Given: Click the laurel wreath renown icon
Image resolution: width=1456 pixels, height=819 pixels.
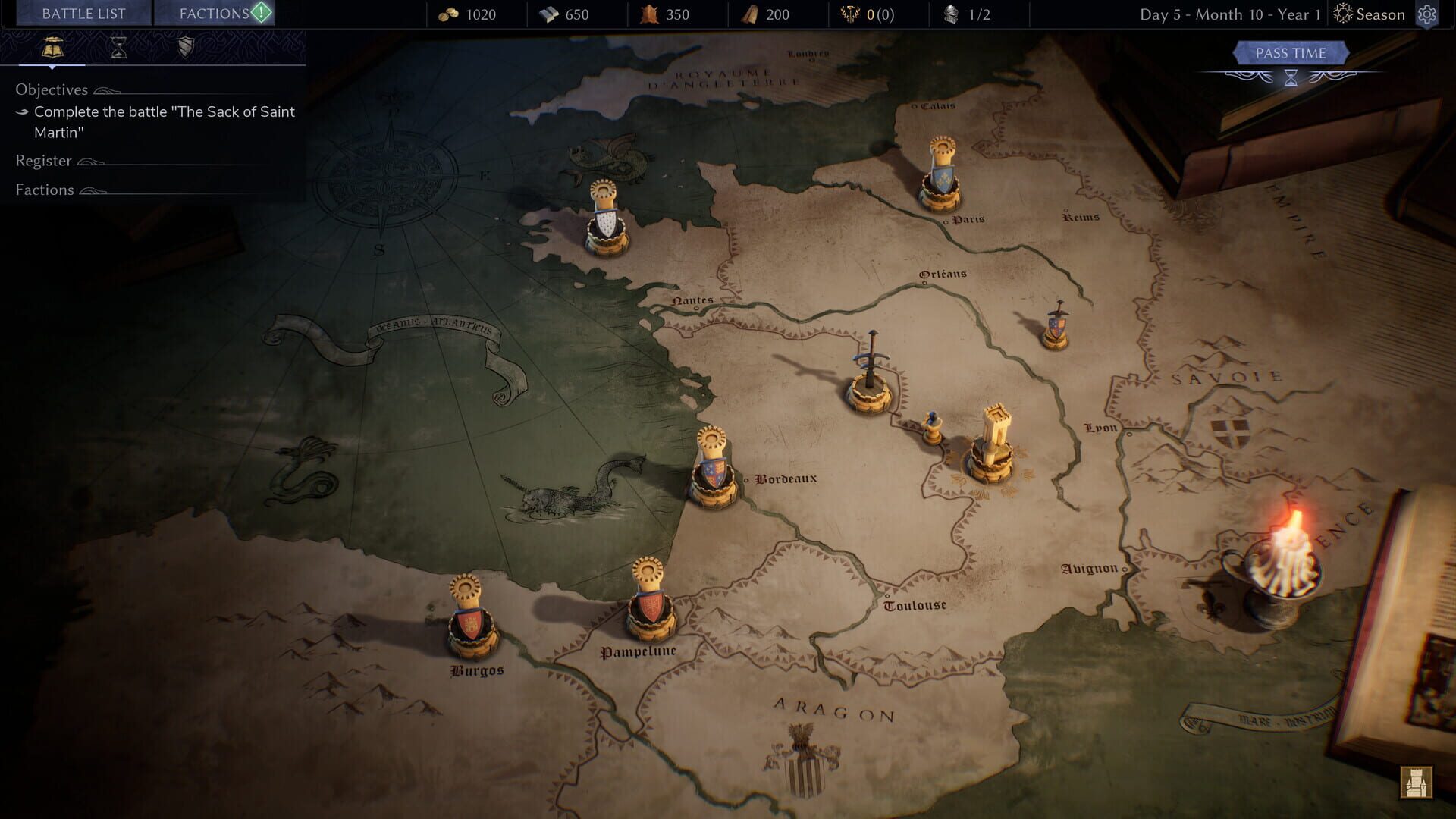Looking at the screenshot, I should (x=849, y=14).
